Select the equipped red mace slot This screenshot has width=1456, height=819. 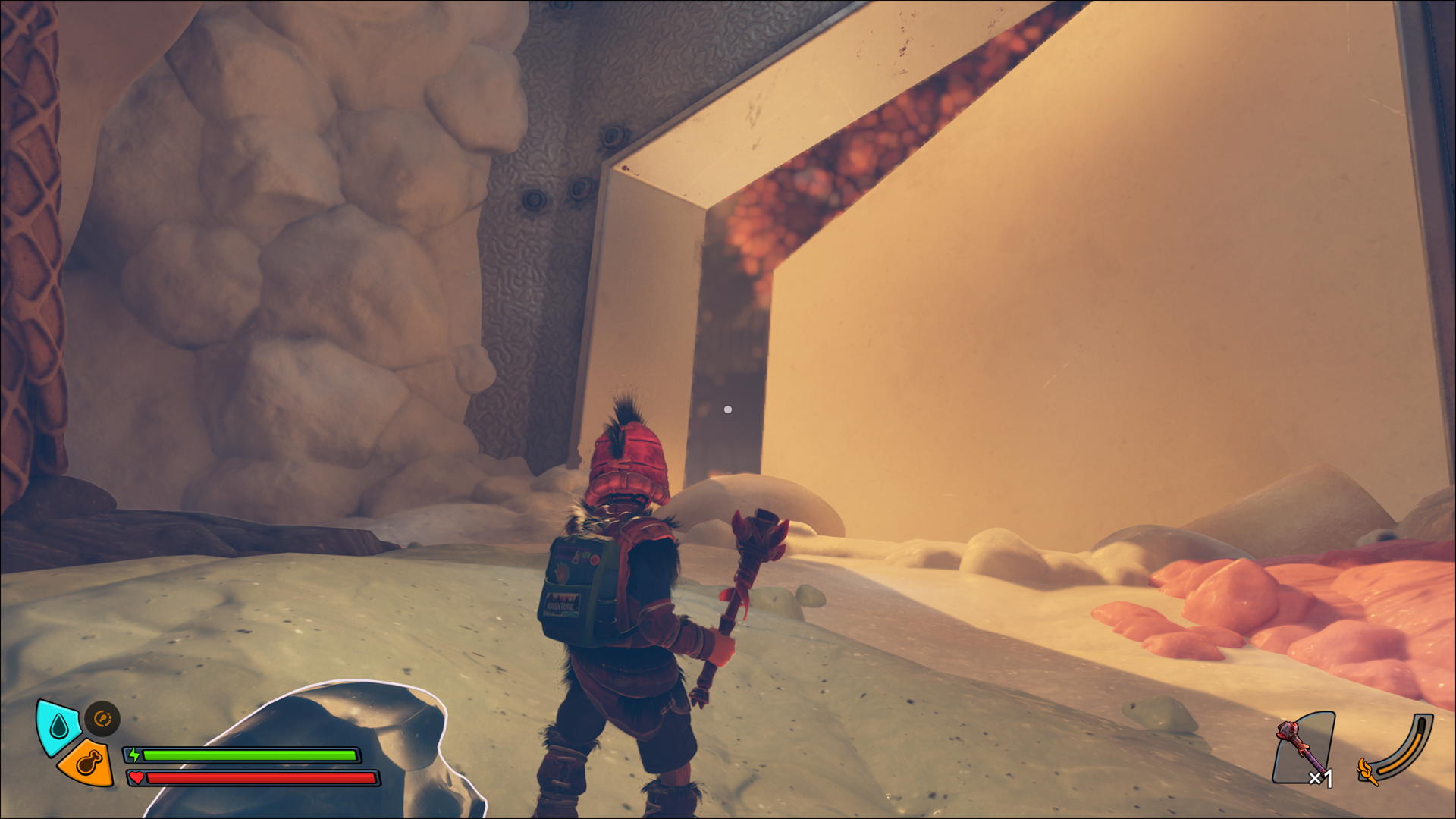[x=1304, y=748]
